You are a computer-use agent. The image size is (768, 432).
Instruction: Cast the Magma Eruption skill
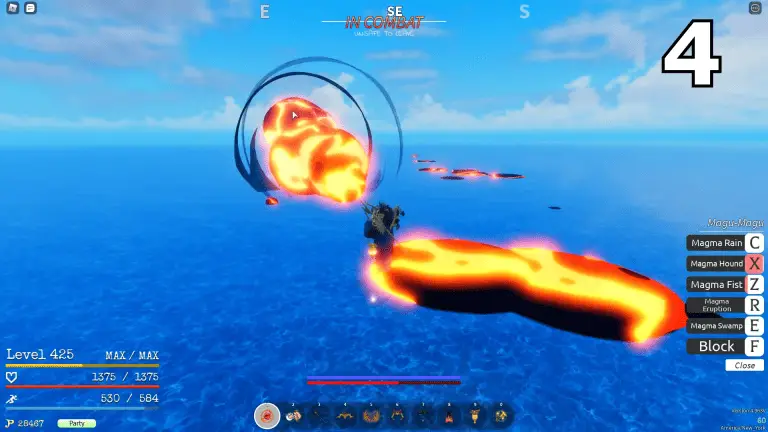[716, 305]
